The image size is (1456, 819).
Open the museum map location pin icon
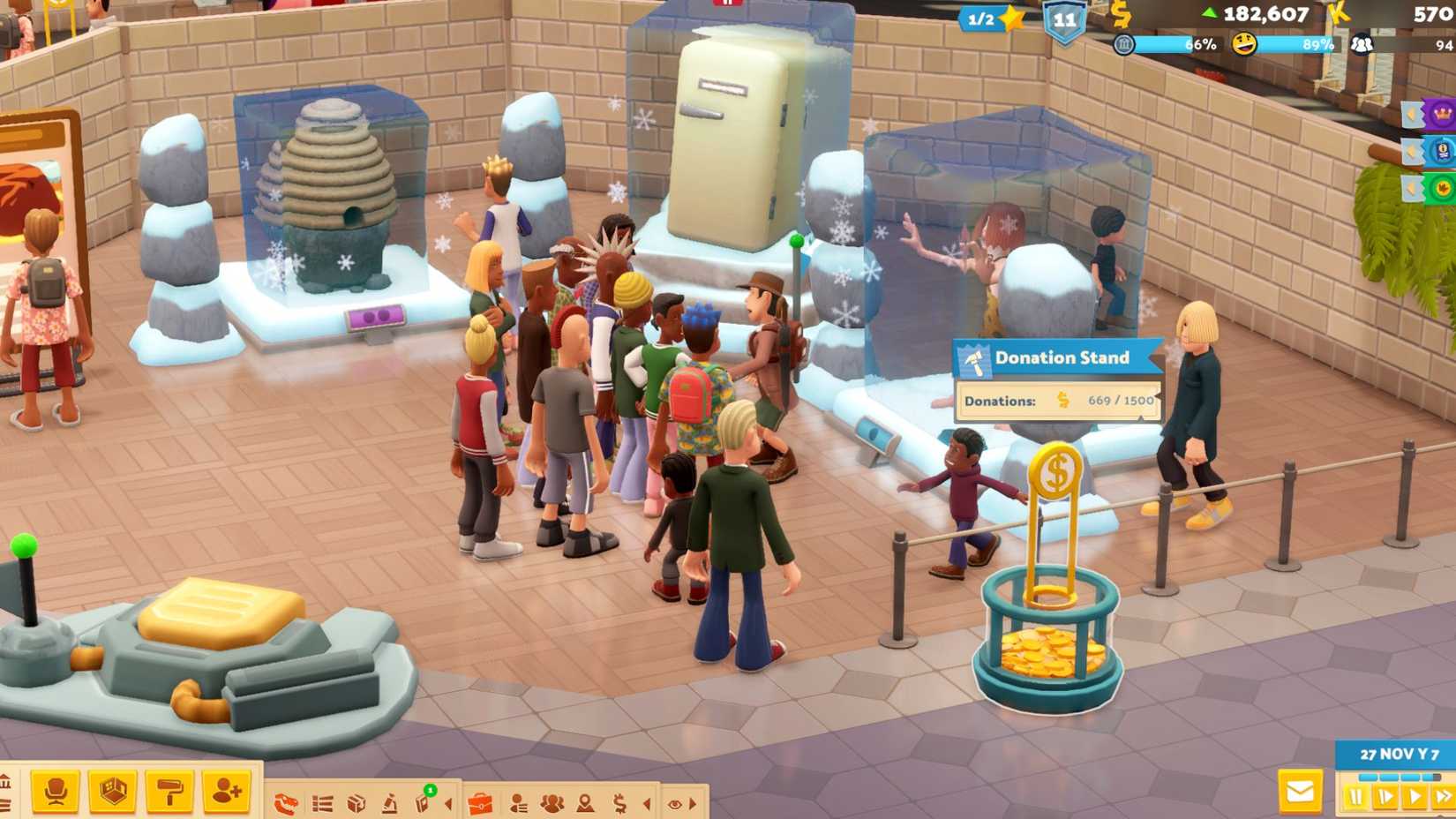pos(584,803)
